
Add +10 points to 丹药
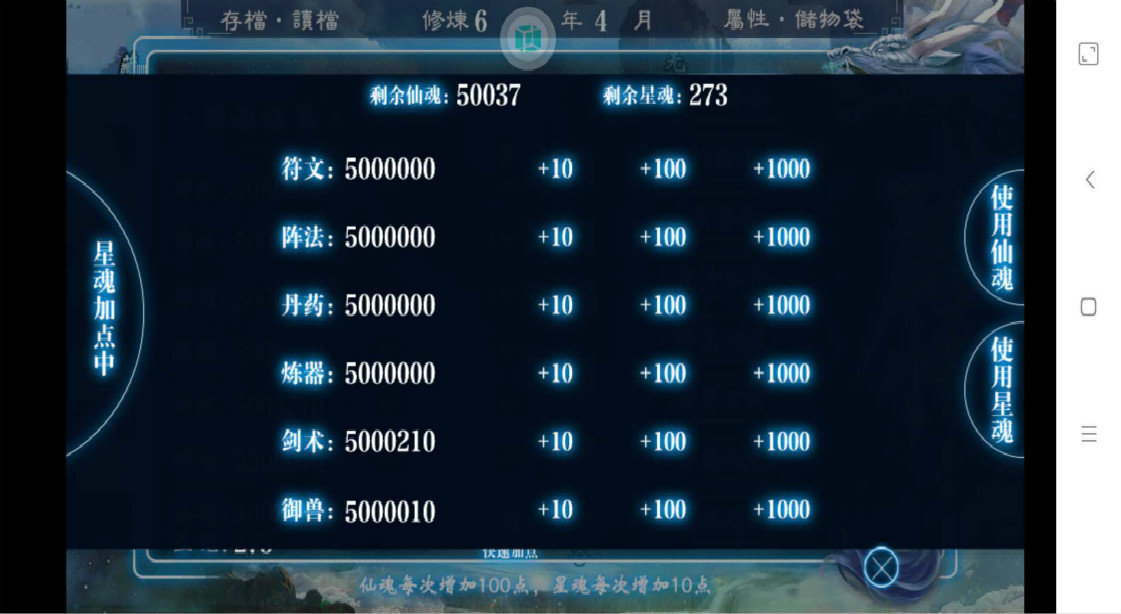pos(555,305)
